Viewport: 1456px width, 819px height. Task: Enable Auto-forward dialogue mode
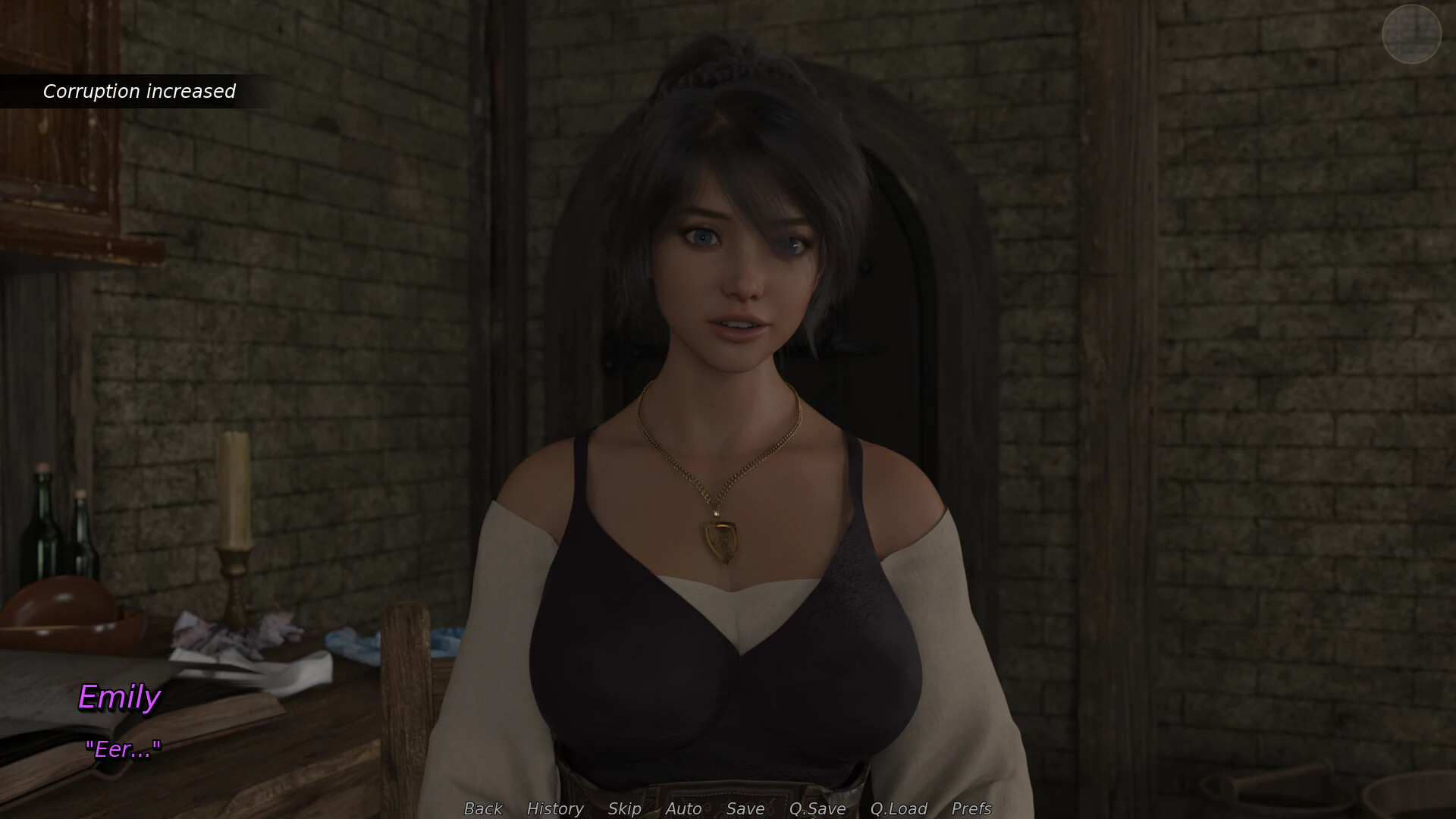pos(682,808)
